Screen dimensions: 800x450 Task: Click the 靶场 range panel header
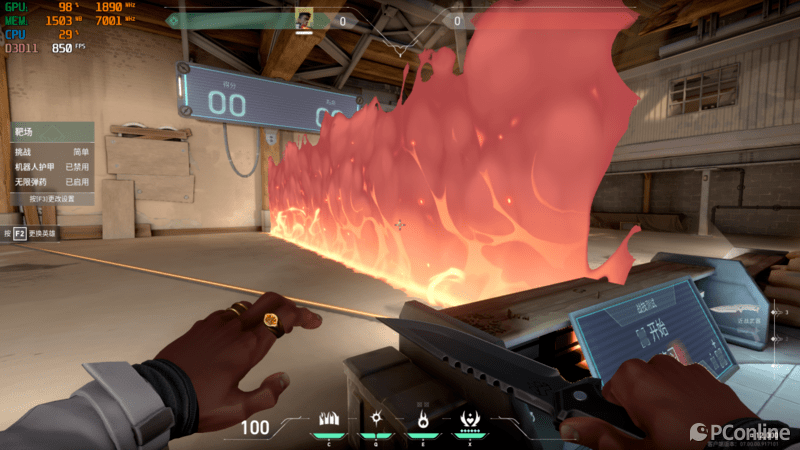point(52,132)
